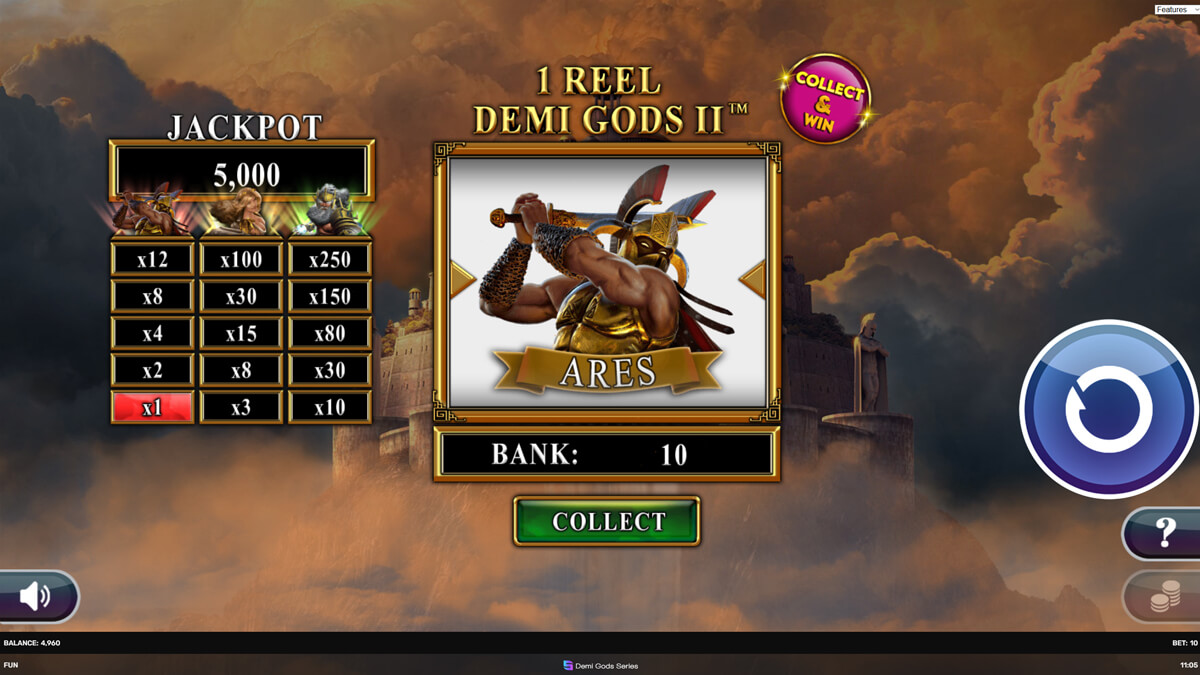
Task: Spin the reel with the blue button
Action: pos(1108,409)
